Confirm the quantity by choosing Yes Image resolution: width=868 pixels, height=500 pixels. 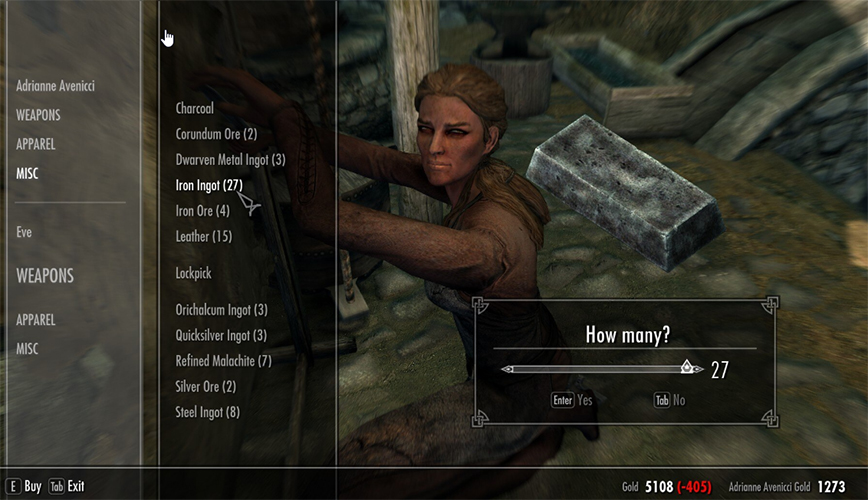pos(573,400)
